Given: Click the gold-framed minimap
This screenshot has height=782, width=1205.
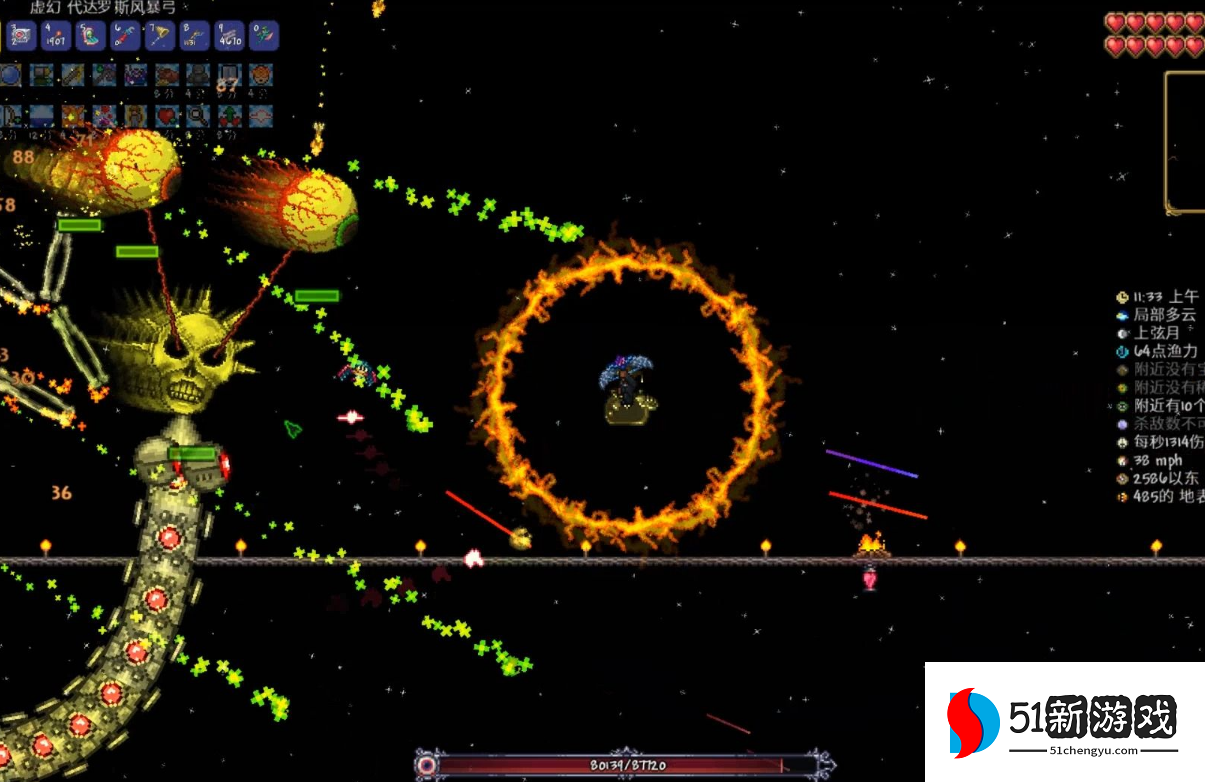Looking at the screenshot, I should tap(1185, 142).
